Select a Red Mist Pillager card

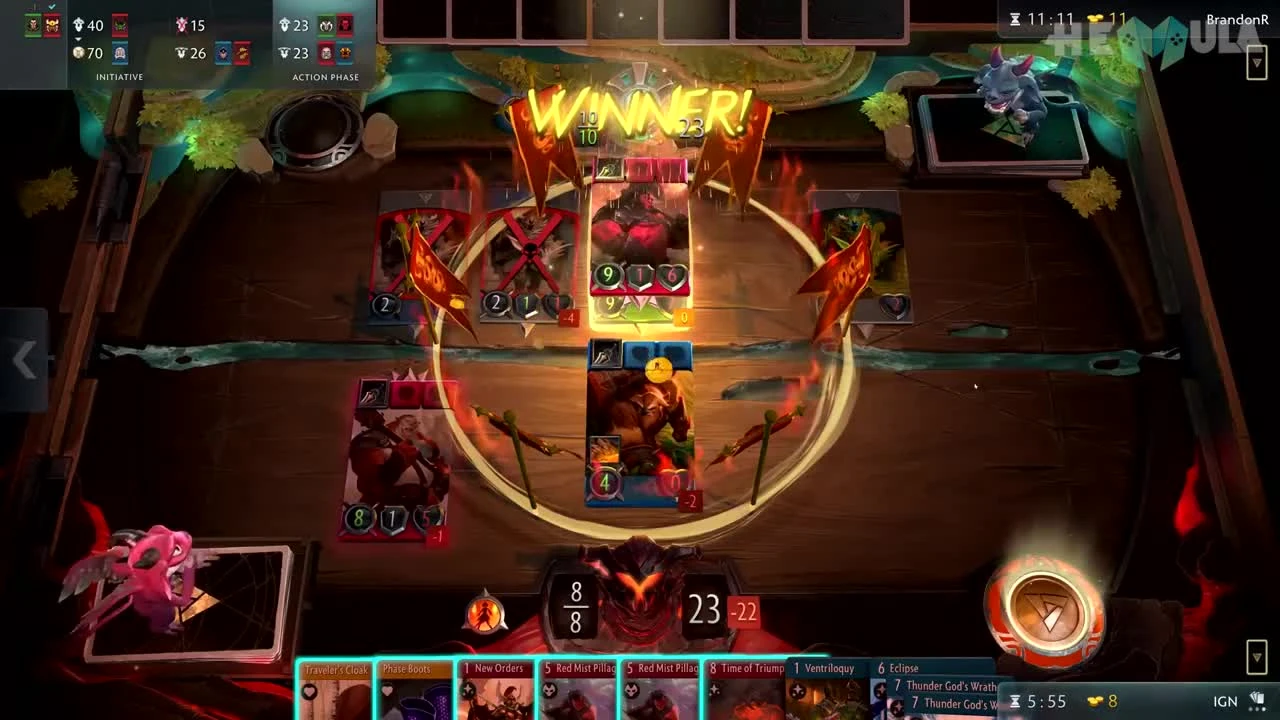[578, 690]
